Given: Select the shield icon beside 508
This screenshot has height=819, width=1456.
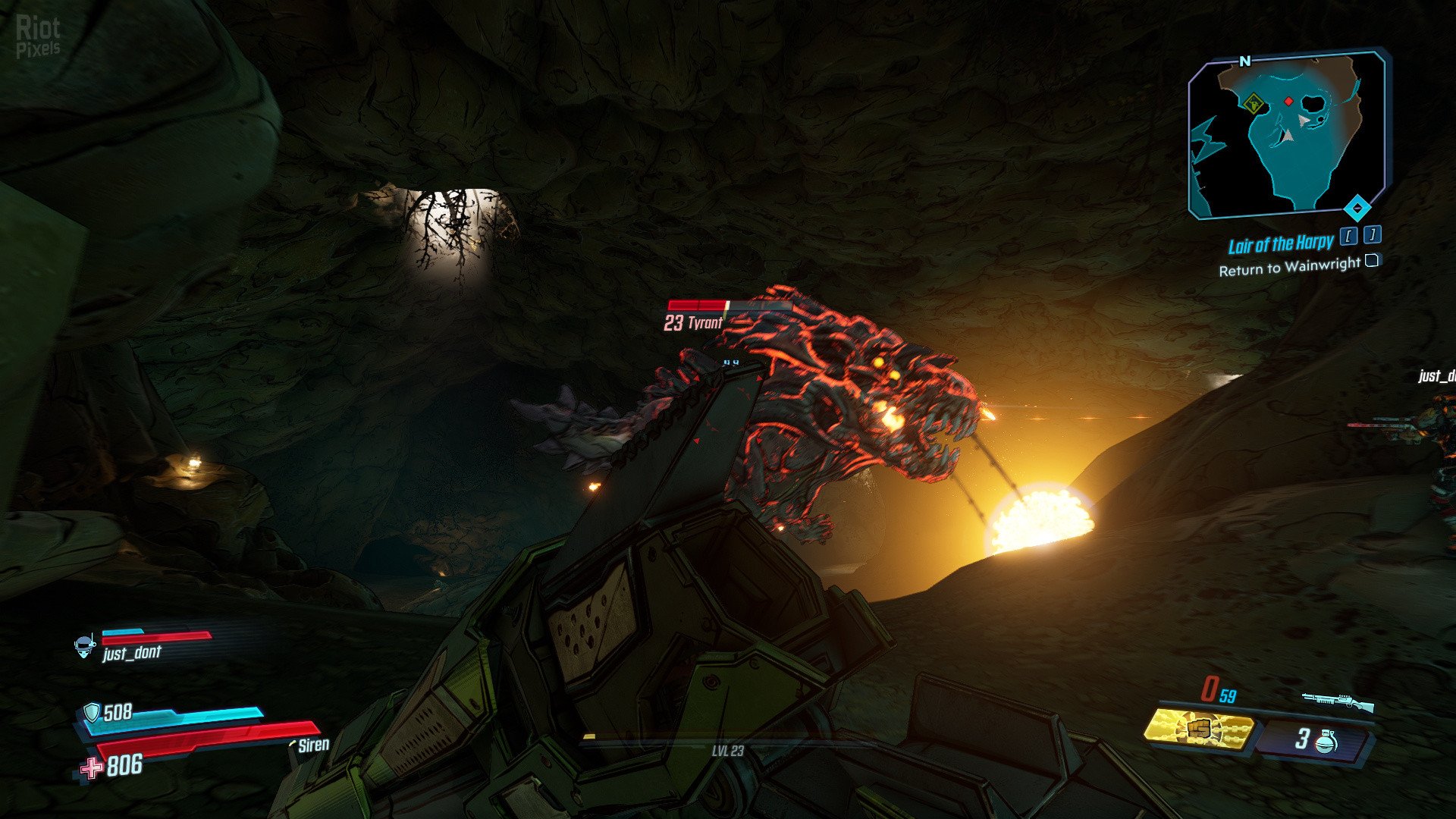Looking at the screenshot, I should [92, 712].
